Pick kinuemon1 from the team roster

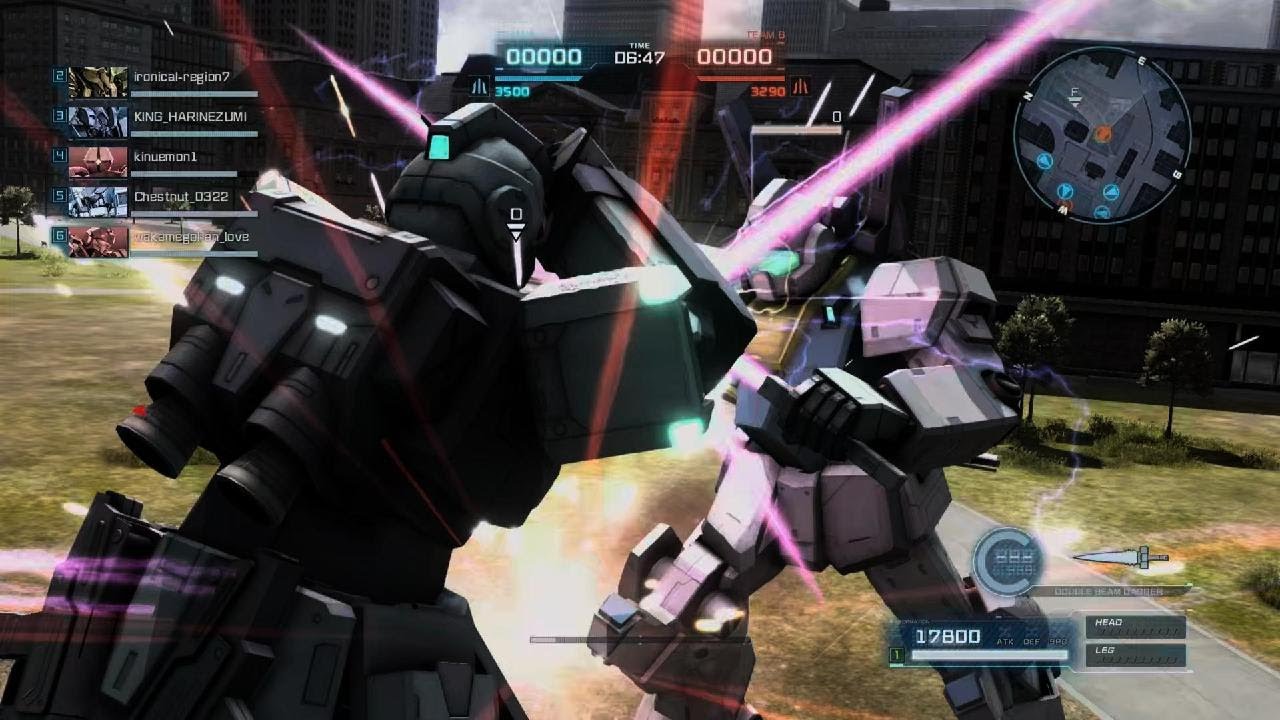click(x=155, y=157)
